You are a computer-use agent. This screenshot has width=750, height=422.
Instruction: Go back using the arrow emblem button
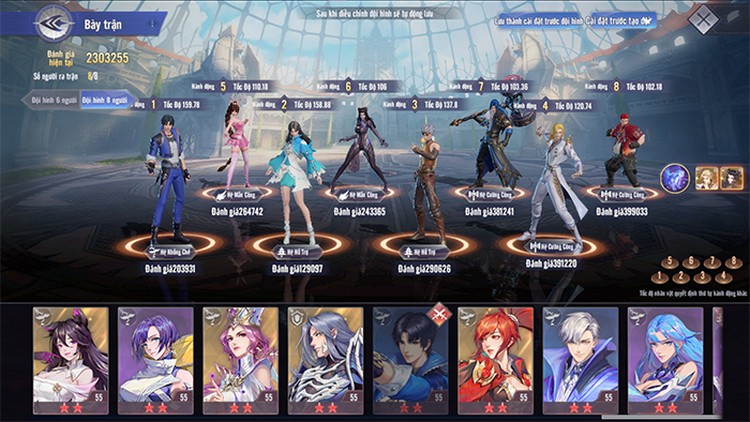tap(53, 21)
